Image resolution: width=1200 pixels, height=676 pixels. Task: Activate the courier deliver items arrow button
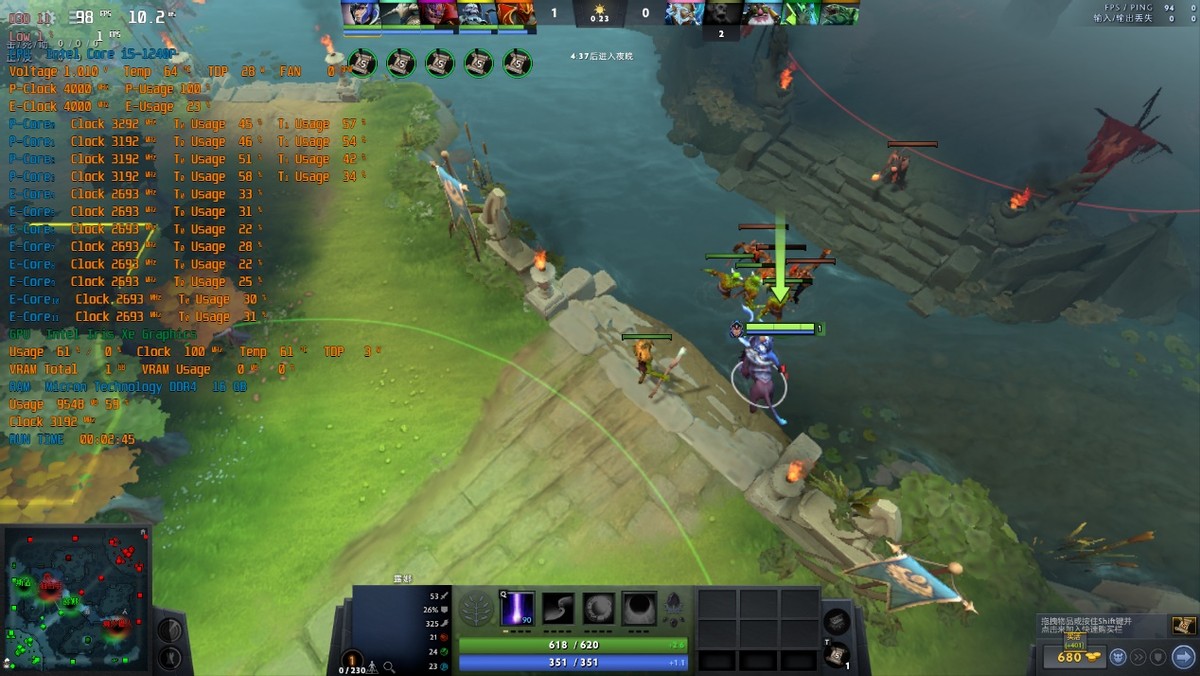coord(1183,657)
